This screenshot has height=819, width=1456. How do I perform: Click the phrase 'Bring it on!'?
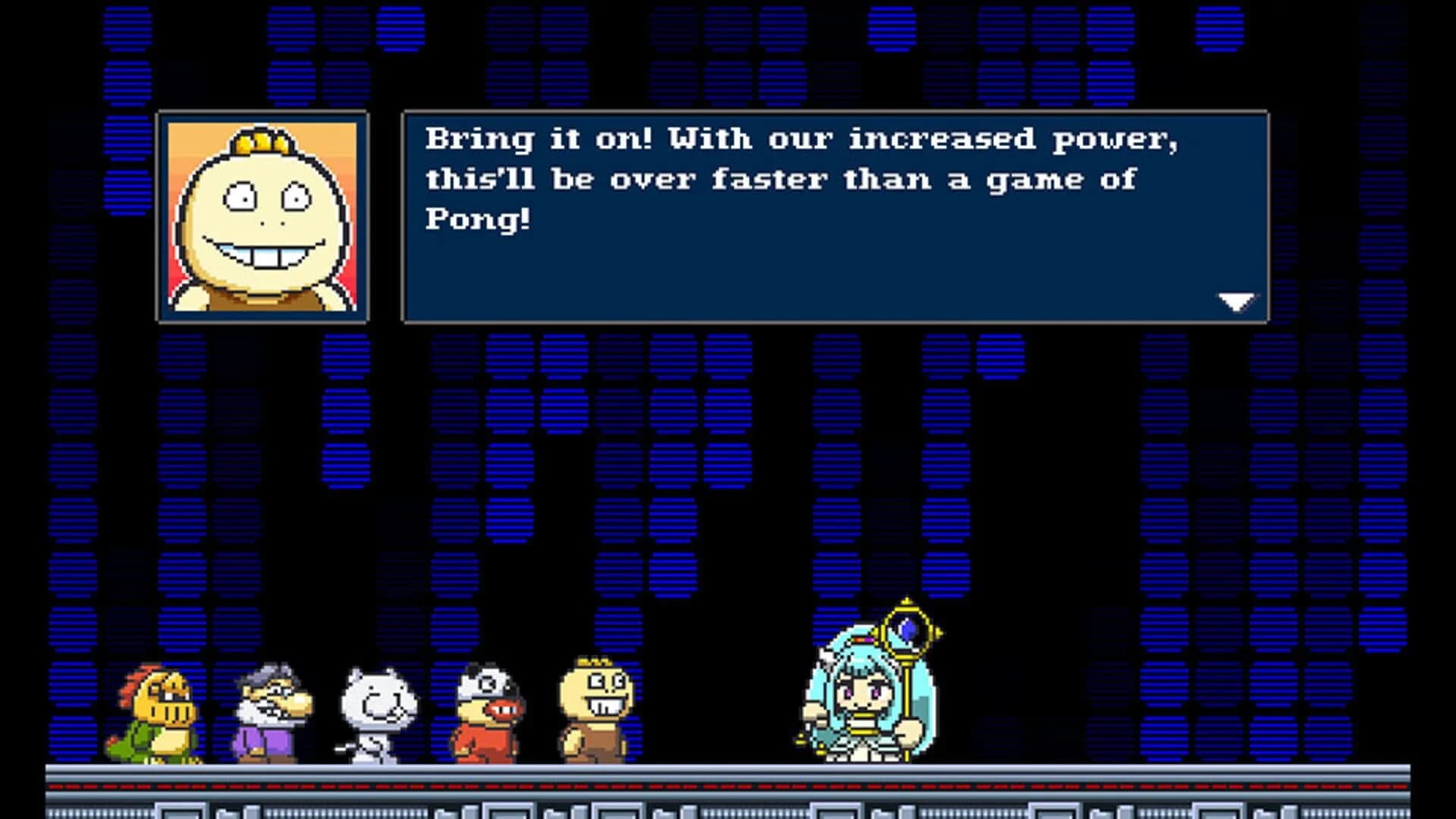point(538,139)
